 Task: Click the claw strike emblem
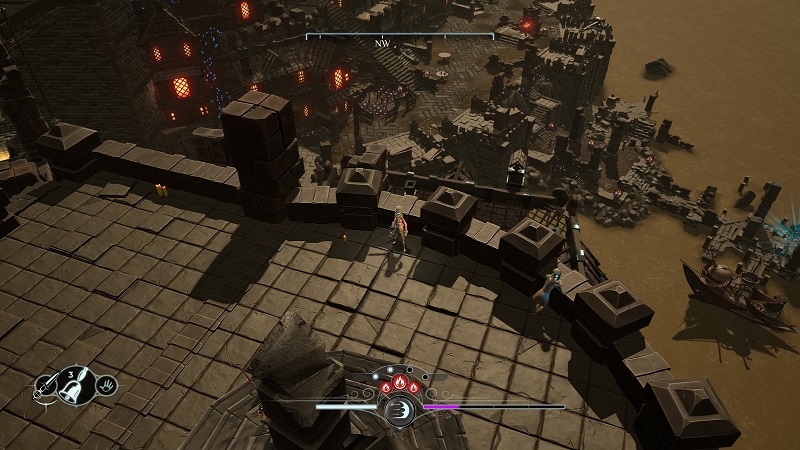click(x=400, y=409)
